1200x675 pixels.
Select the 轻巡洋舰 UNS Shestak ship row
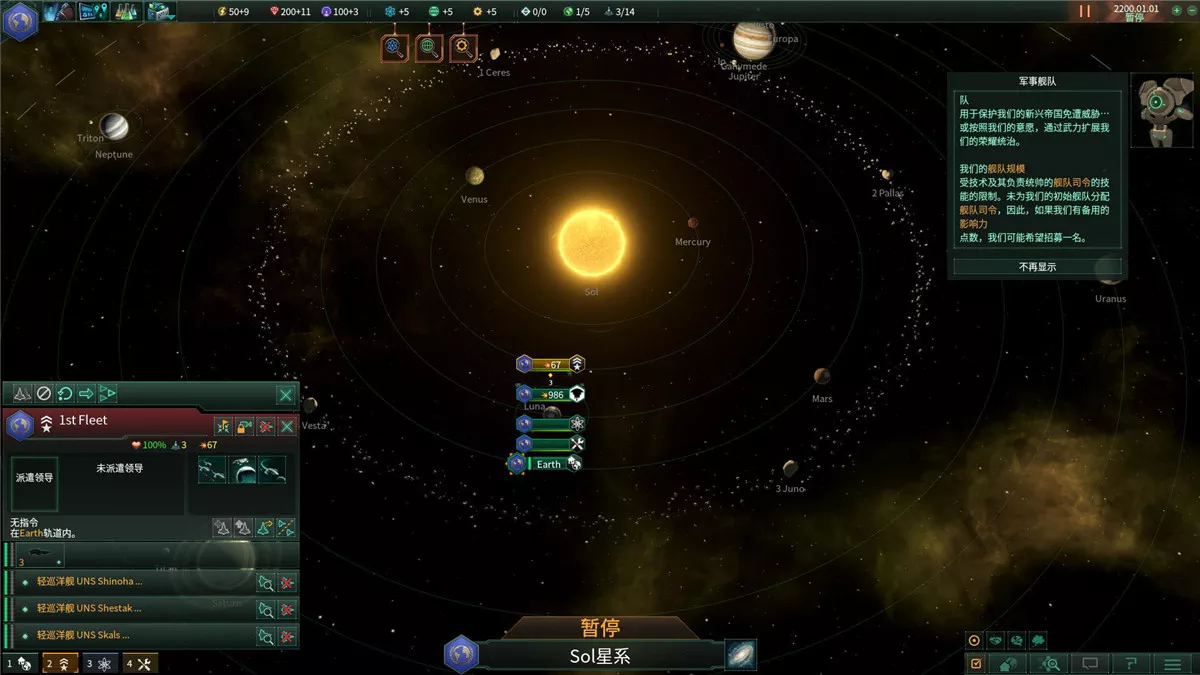click(x=130, y=608)
